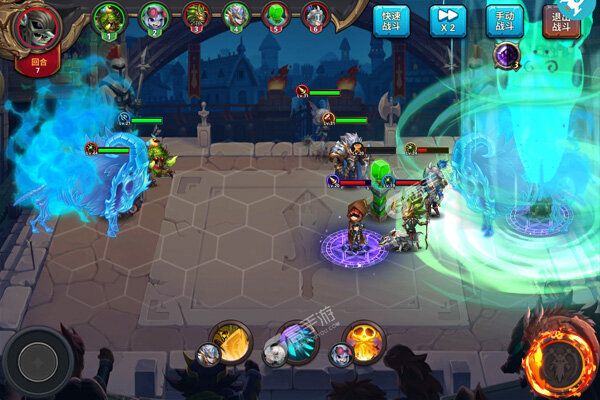Choose turn-order portrait number 3
The height and width of the screenshot is (400, 600).
point(195,17)
